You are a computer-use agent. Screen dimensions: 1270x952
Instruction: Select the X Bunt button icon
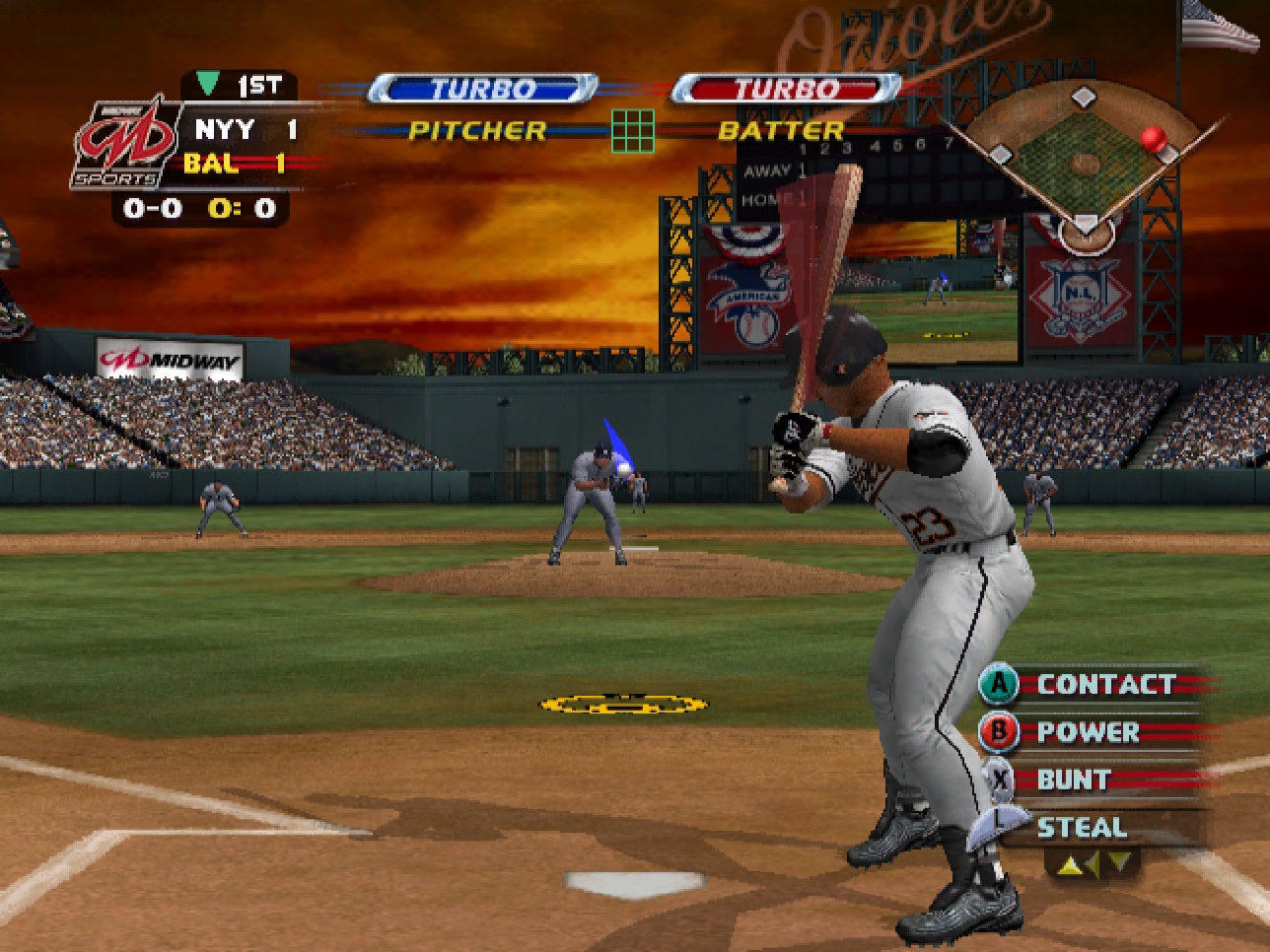point(1000,780)
